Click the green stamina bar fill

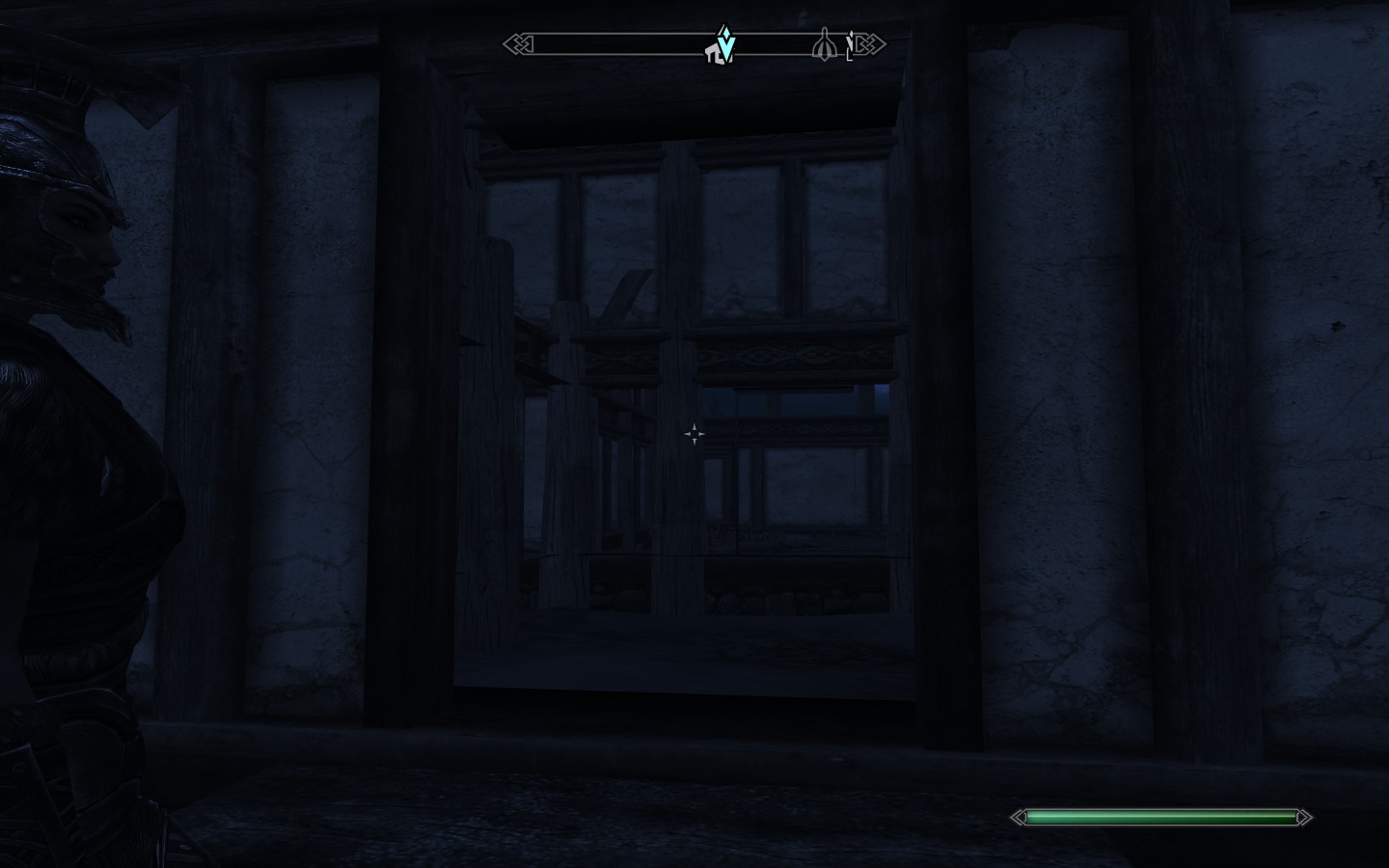point(1157,816)
